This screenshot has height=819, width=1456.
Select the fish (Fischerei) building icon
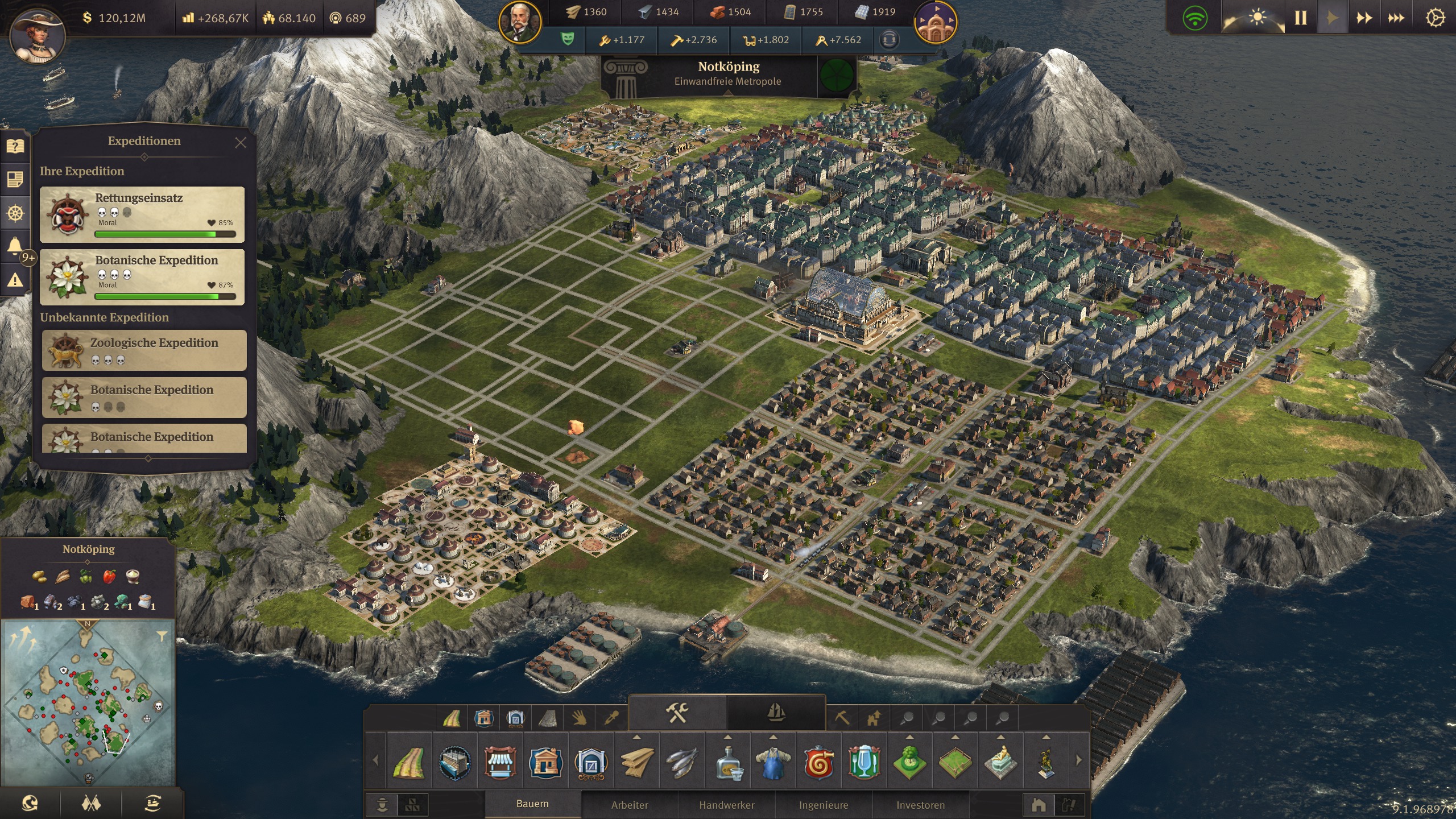point(682,762)
